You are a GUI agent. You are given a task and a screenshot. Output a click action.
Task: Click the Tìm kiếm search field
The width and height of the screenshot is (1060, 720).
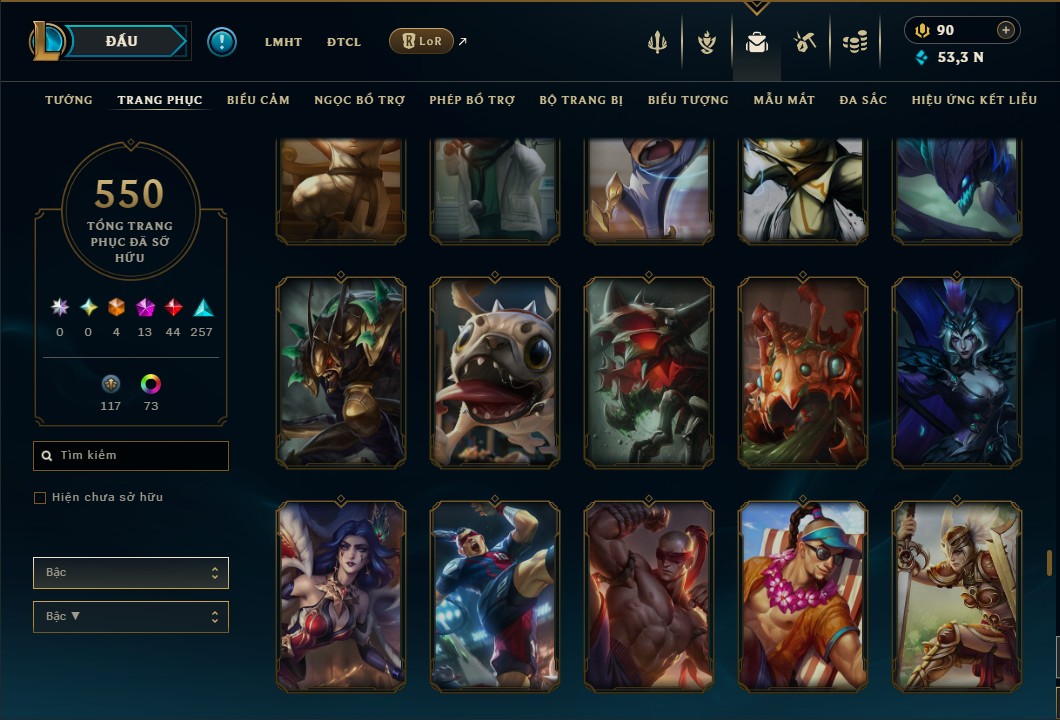coord(131,456)
